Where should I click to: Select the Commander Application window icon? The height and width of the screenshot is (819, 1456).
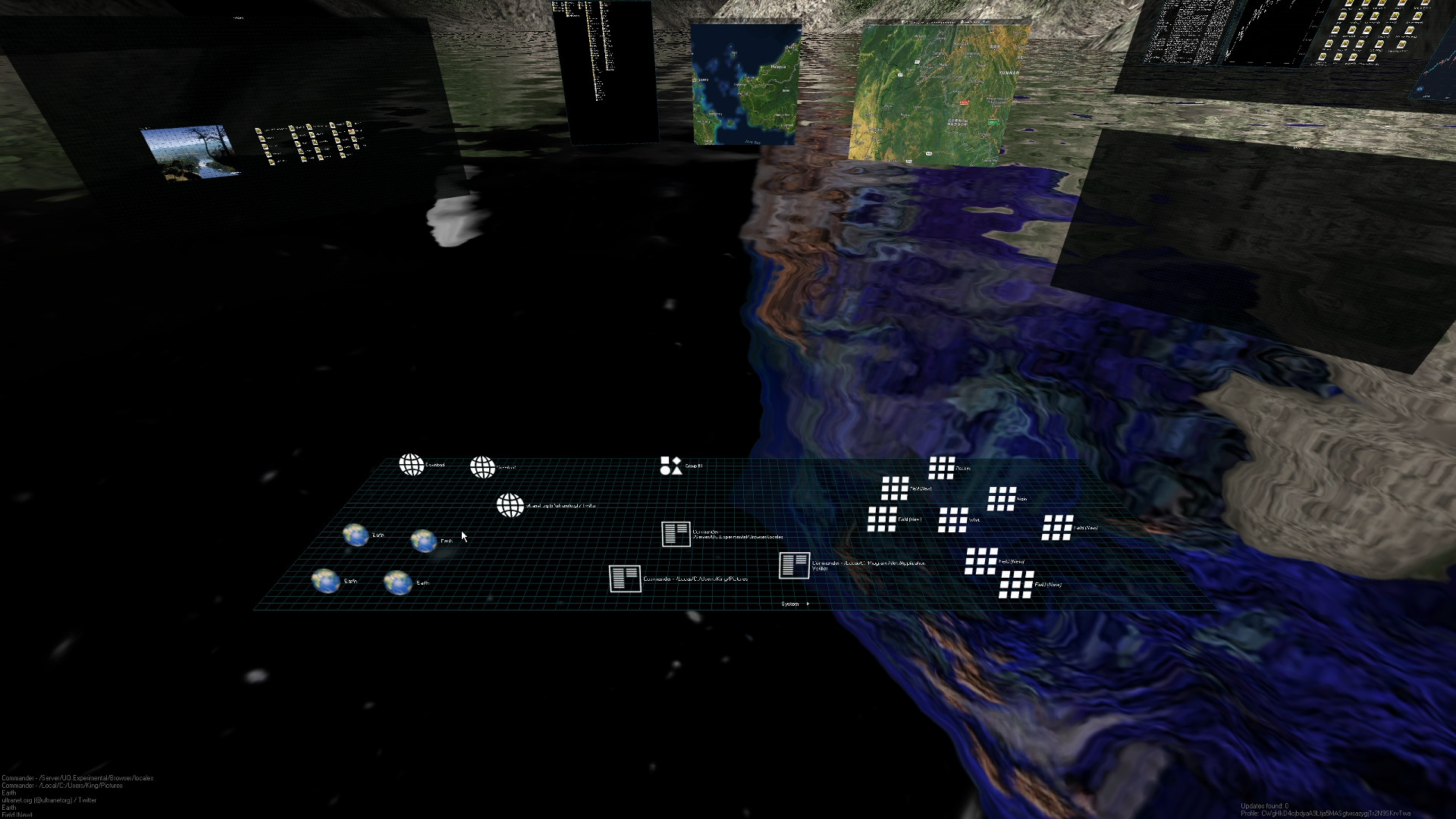[x=792, y=566]
